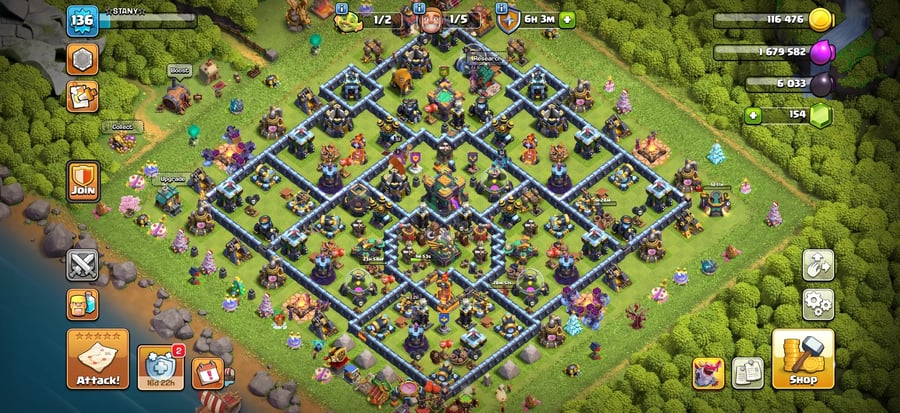This screenshot has width=900, height=413.
Task: Open the settings gears button
Action: click(x=818, y=304)
